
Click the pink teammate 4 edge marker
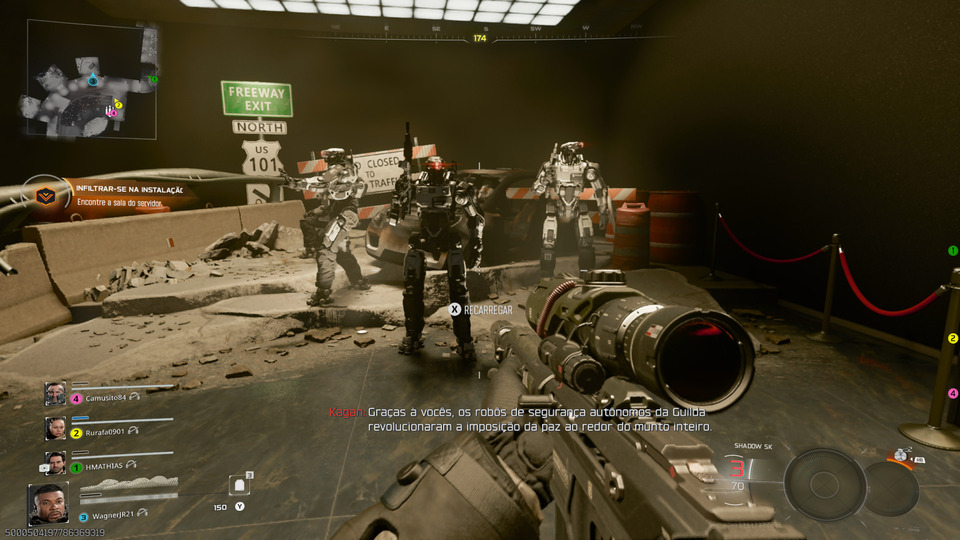[953, 393]
